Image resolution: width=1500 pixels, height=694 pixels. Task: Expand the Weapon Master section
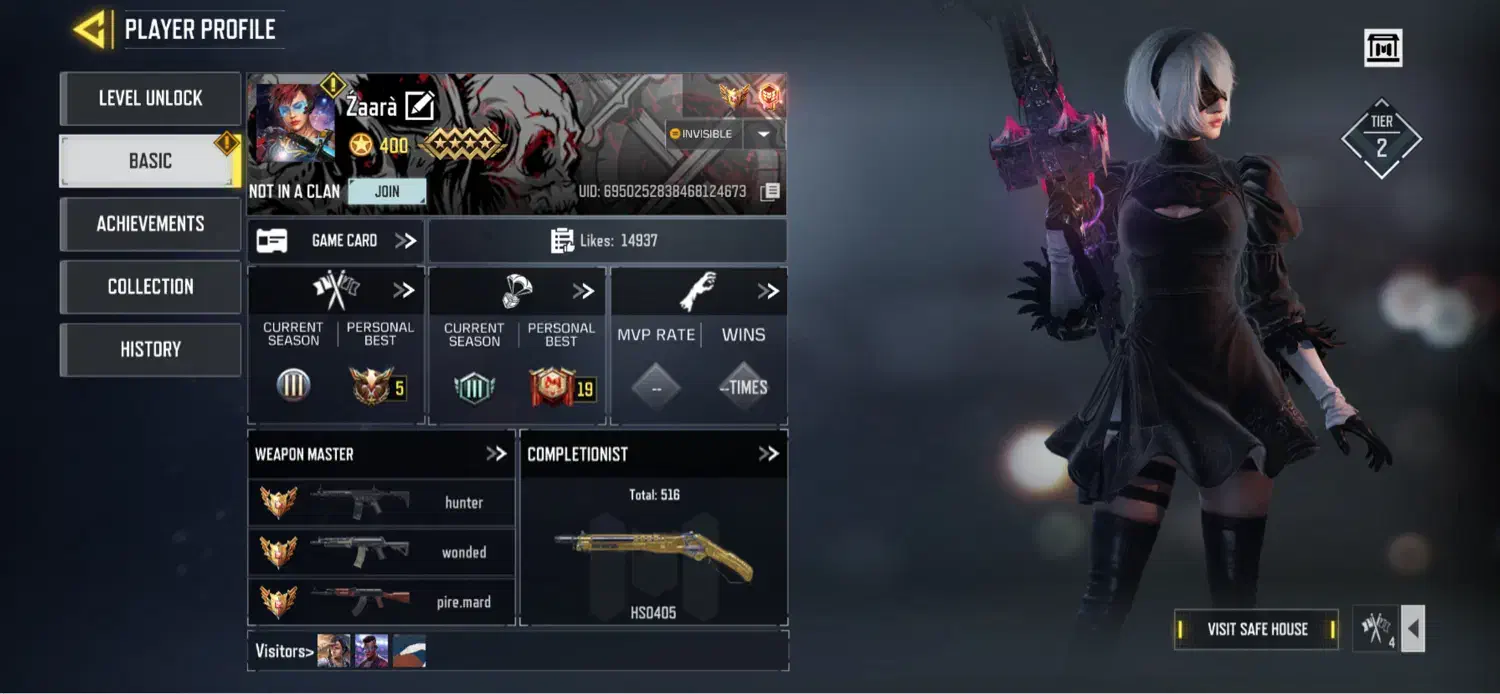(x=496, y=454)
